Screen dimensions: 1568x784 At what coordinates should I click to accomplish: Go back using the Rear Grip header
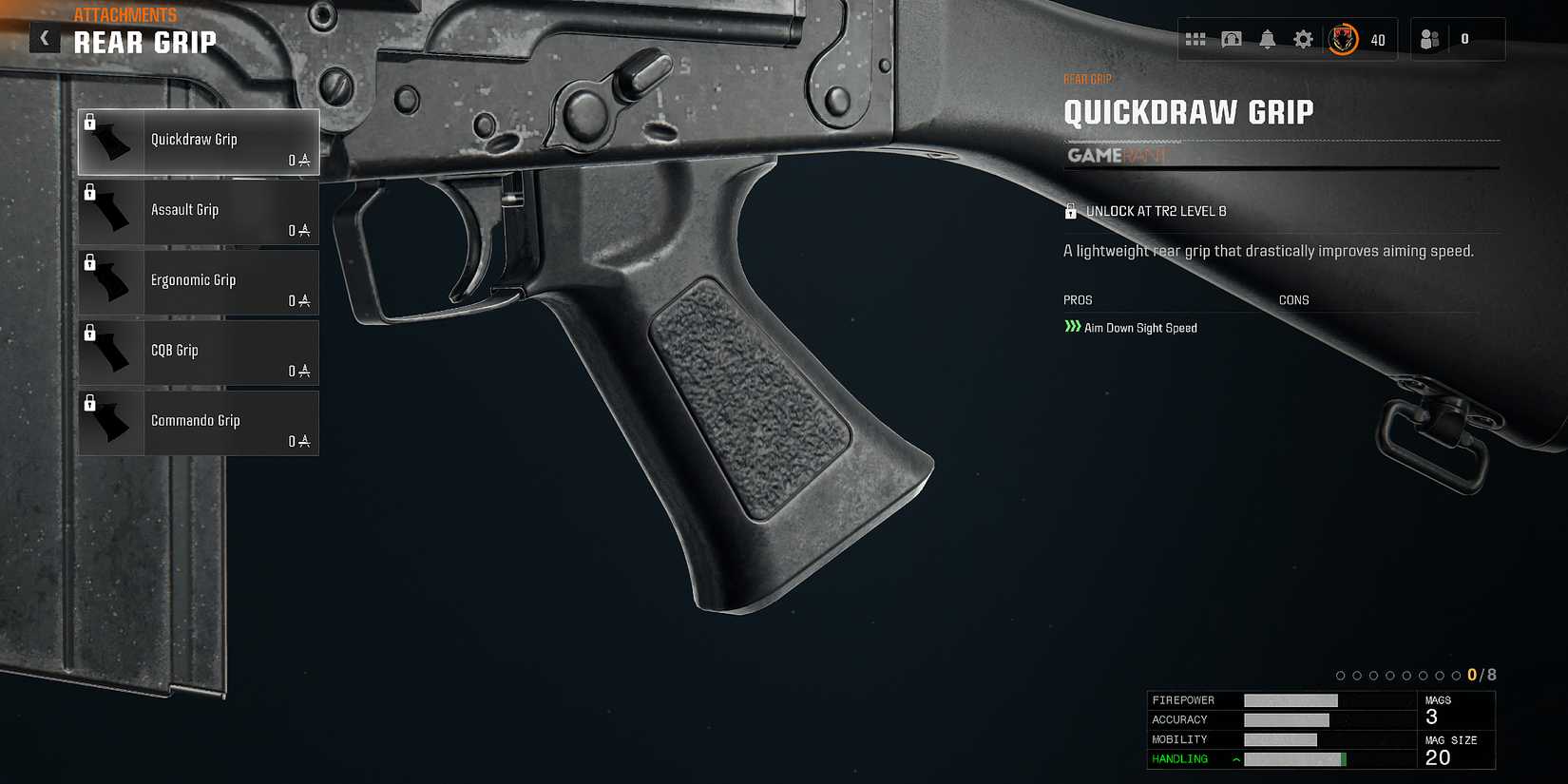(144, 42)
